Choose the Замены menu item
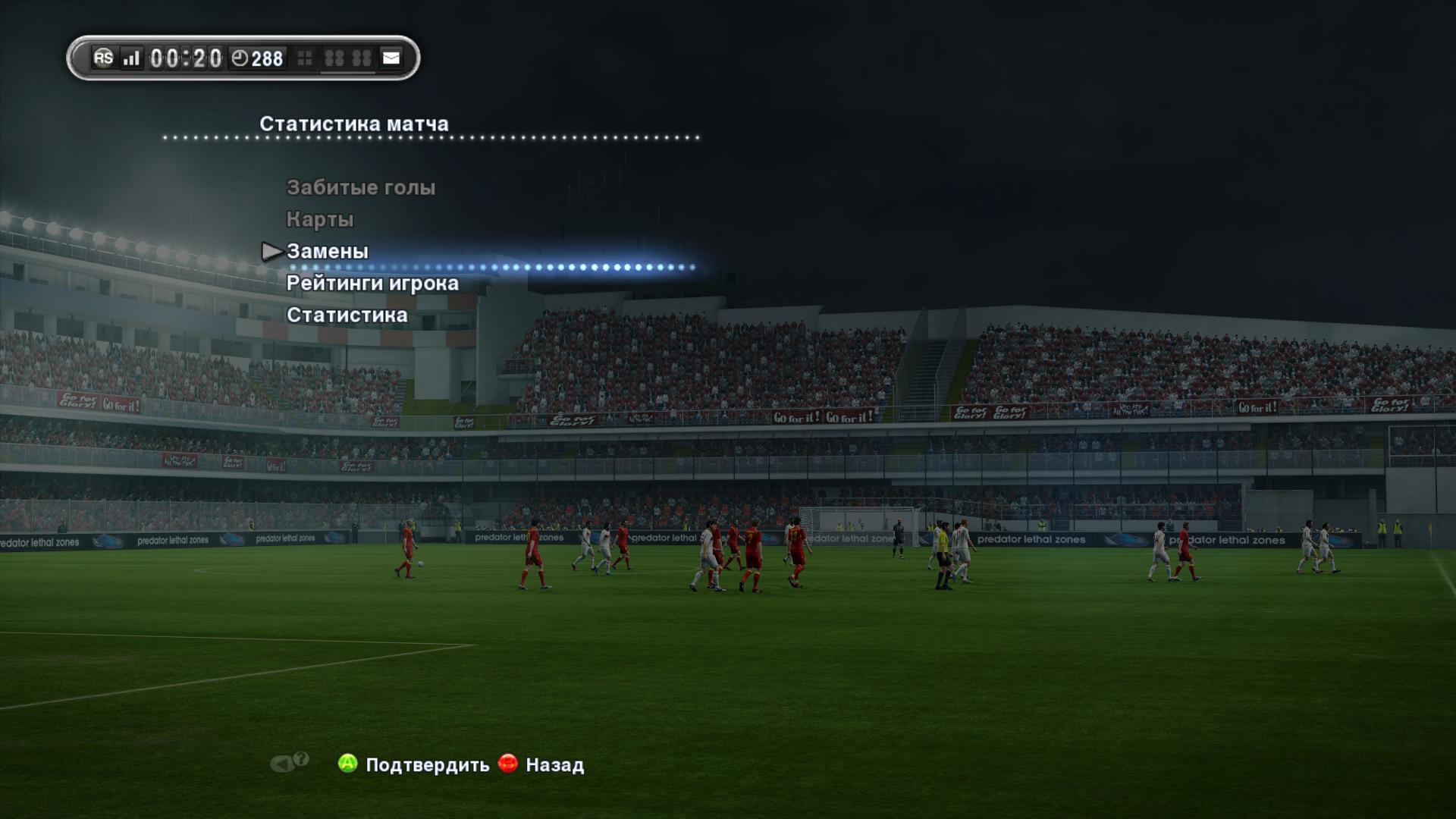Screen dimensions: 1456x819 [x=327, y=251]
